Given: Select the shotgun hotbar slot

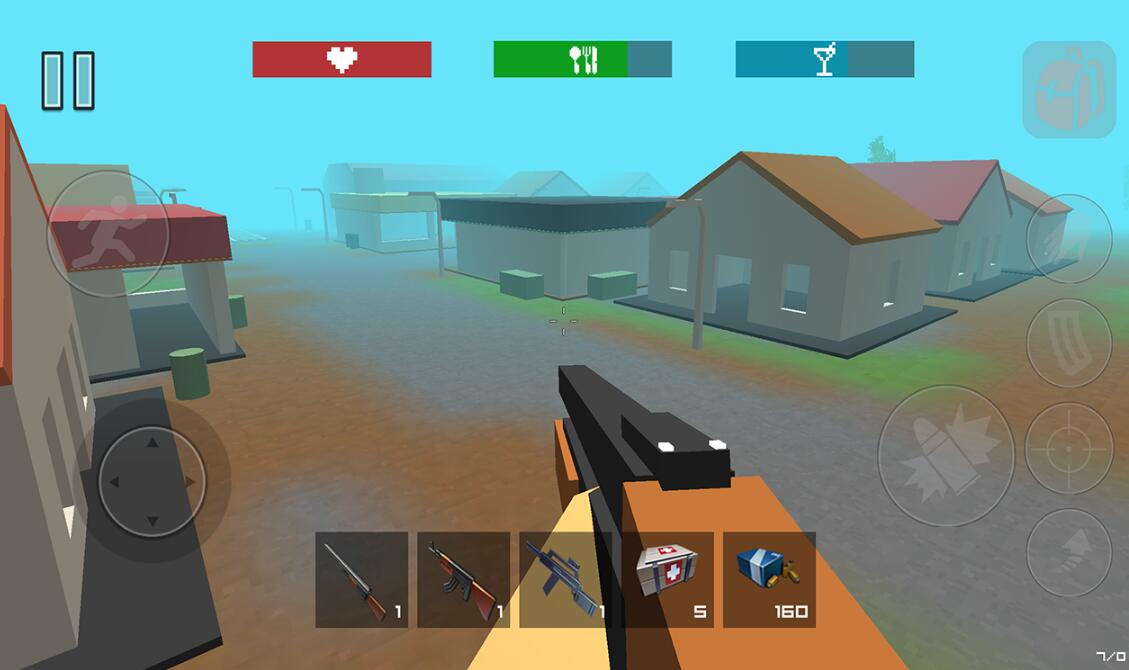Looking at the screenshot, I should coord(361,579).
